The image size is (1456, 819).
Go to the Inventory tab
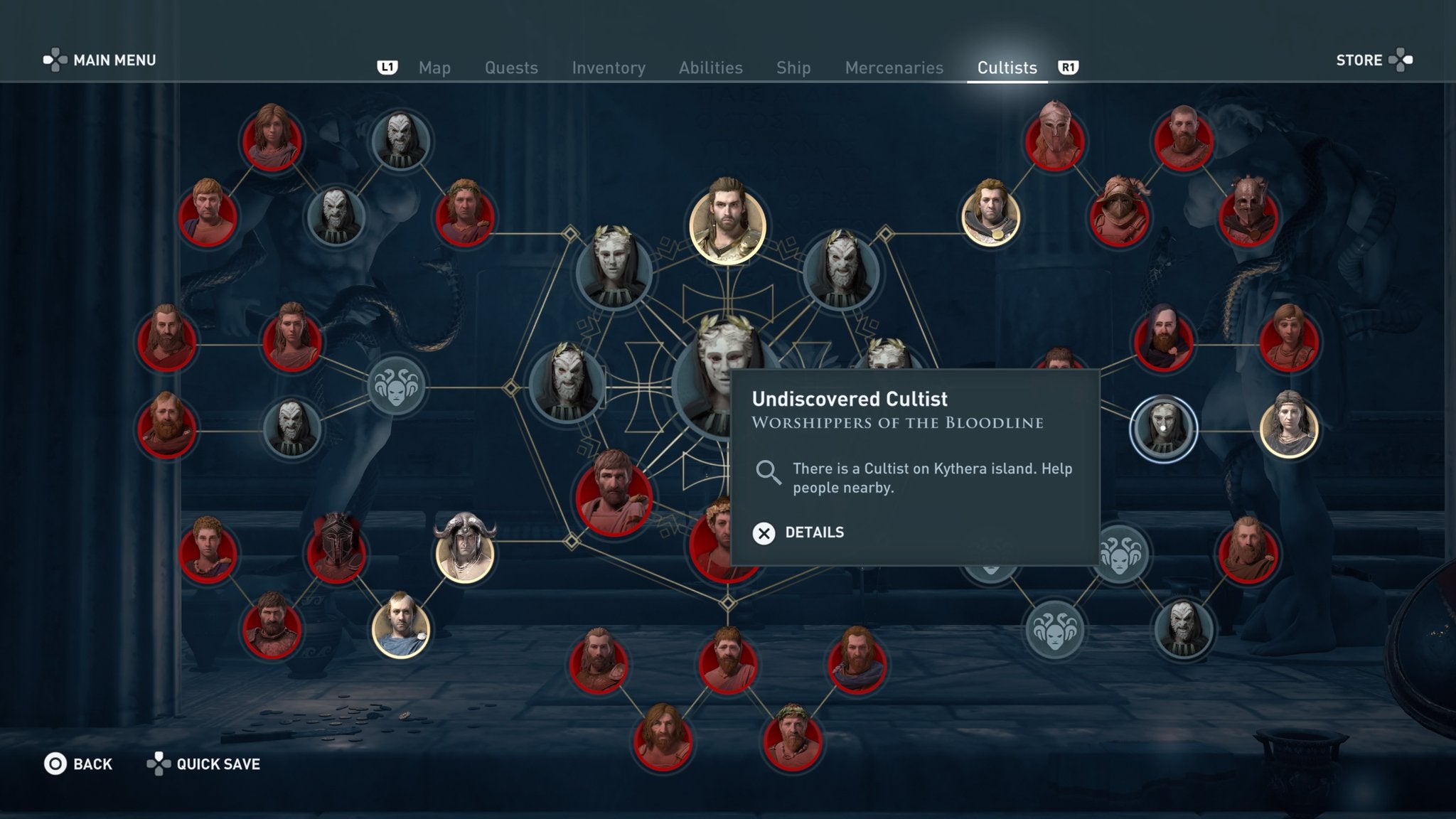tap(609, 68)
